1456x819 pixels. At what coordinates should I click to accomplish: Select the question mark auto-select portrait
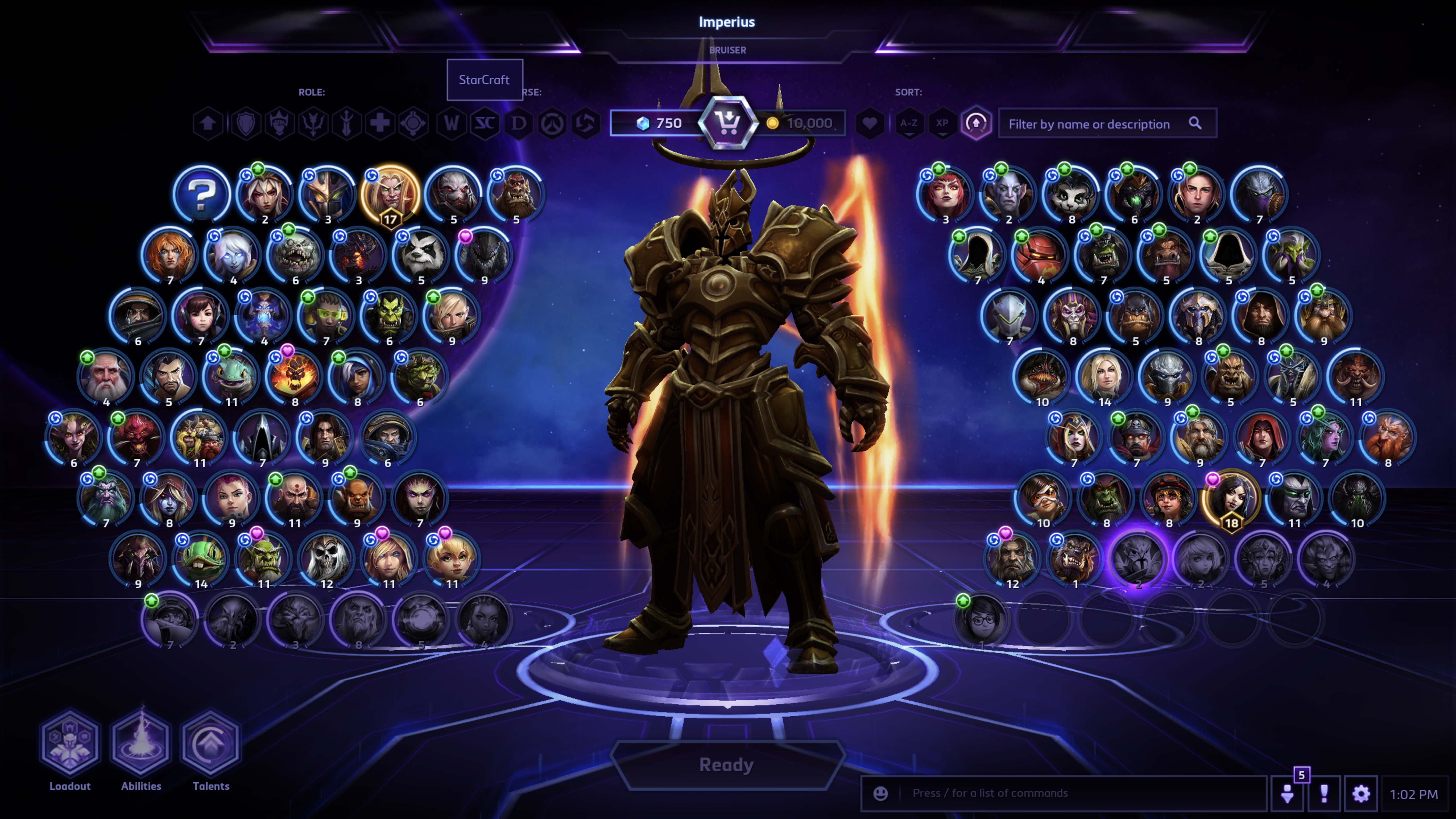202,194
